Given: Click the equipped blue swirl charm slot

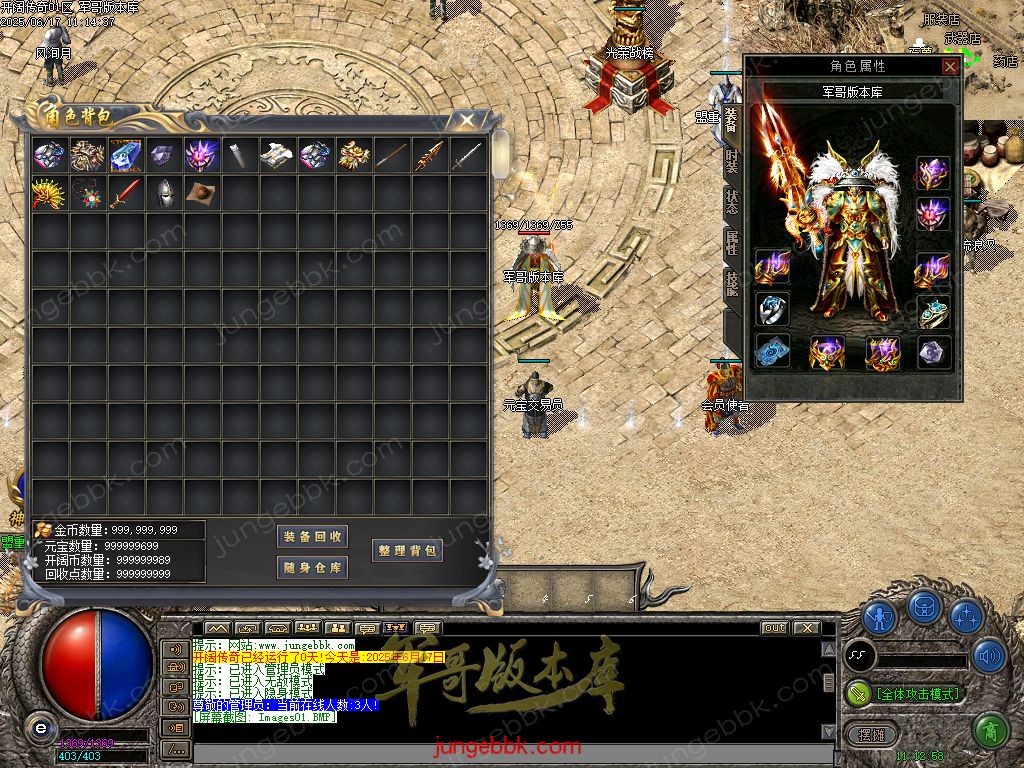Looking at the screenshot, I should pos(773,352).
